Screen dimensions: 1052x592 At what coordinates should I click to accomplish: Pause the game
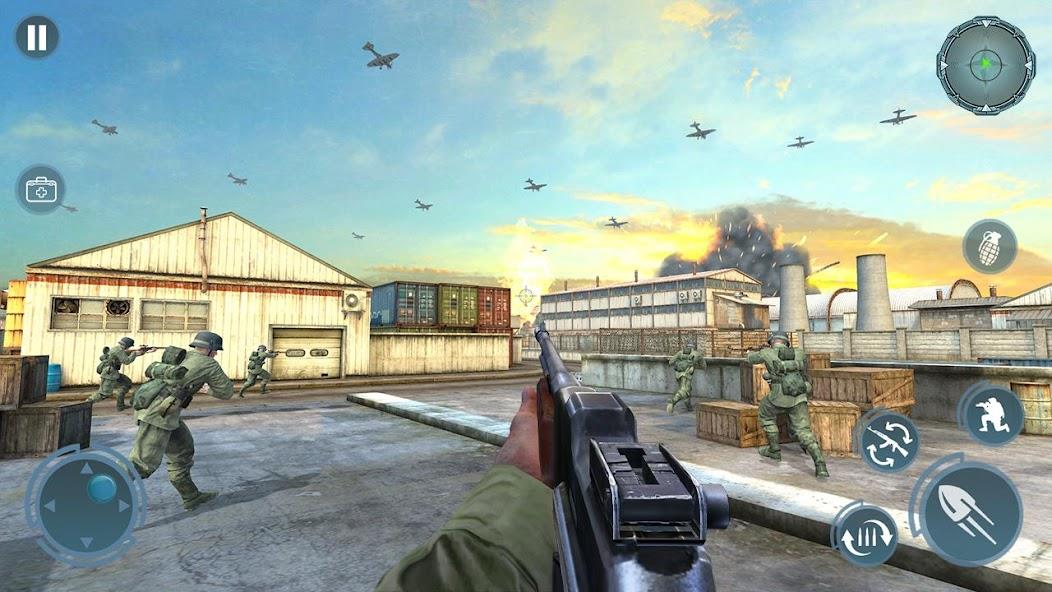(37, 37)
